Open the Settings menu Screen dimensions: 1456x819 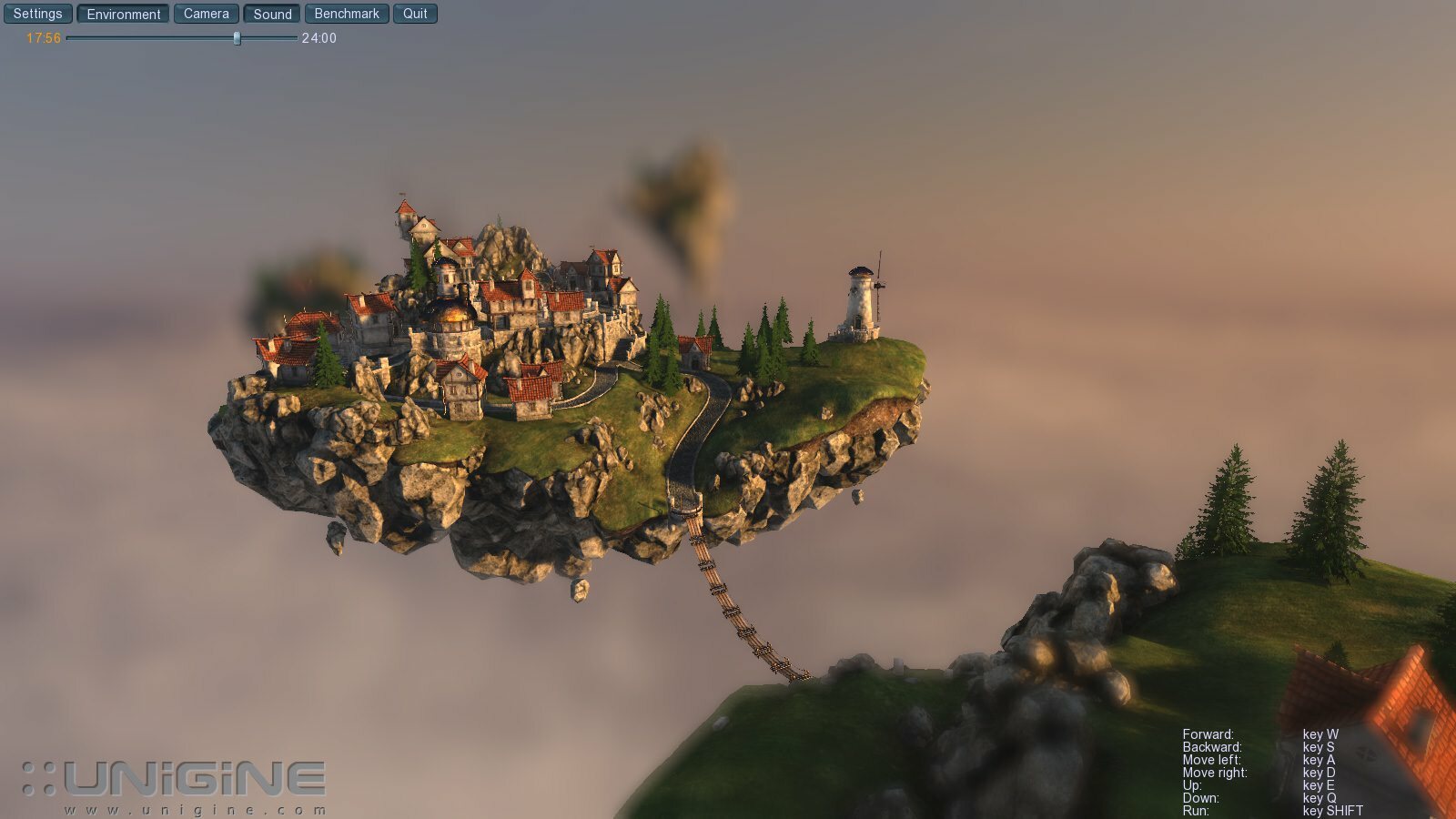pyautogui.click(x=37, y=14)
